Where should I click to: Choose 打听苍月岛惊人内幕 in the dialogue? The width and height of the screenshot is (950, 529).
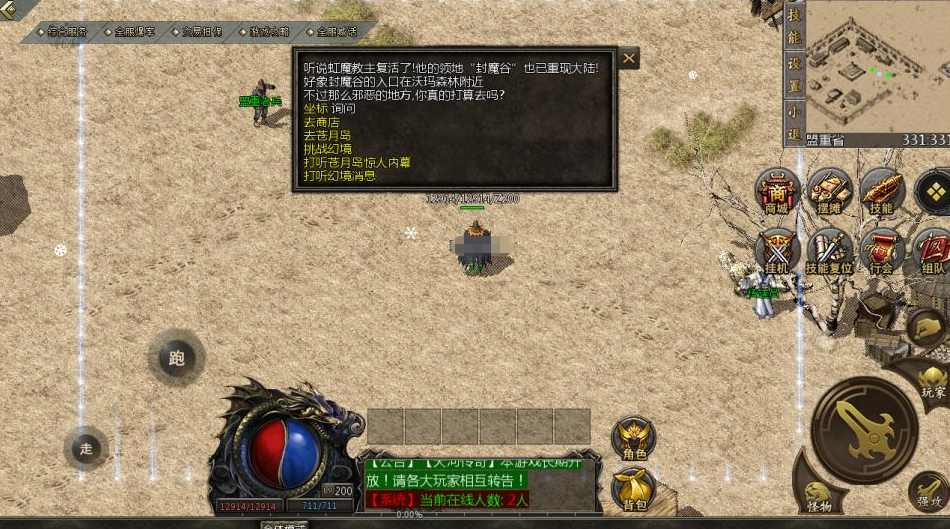pos(357,162)
